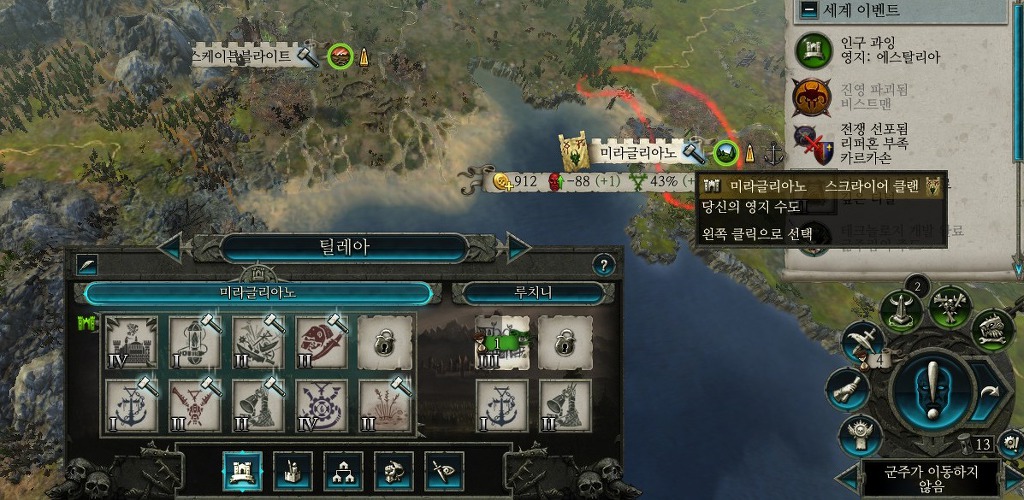Select the tier IV castle main building

130,341
